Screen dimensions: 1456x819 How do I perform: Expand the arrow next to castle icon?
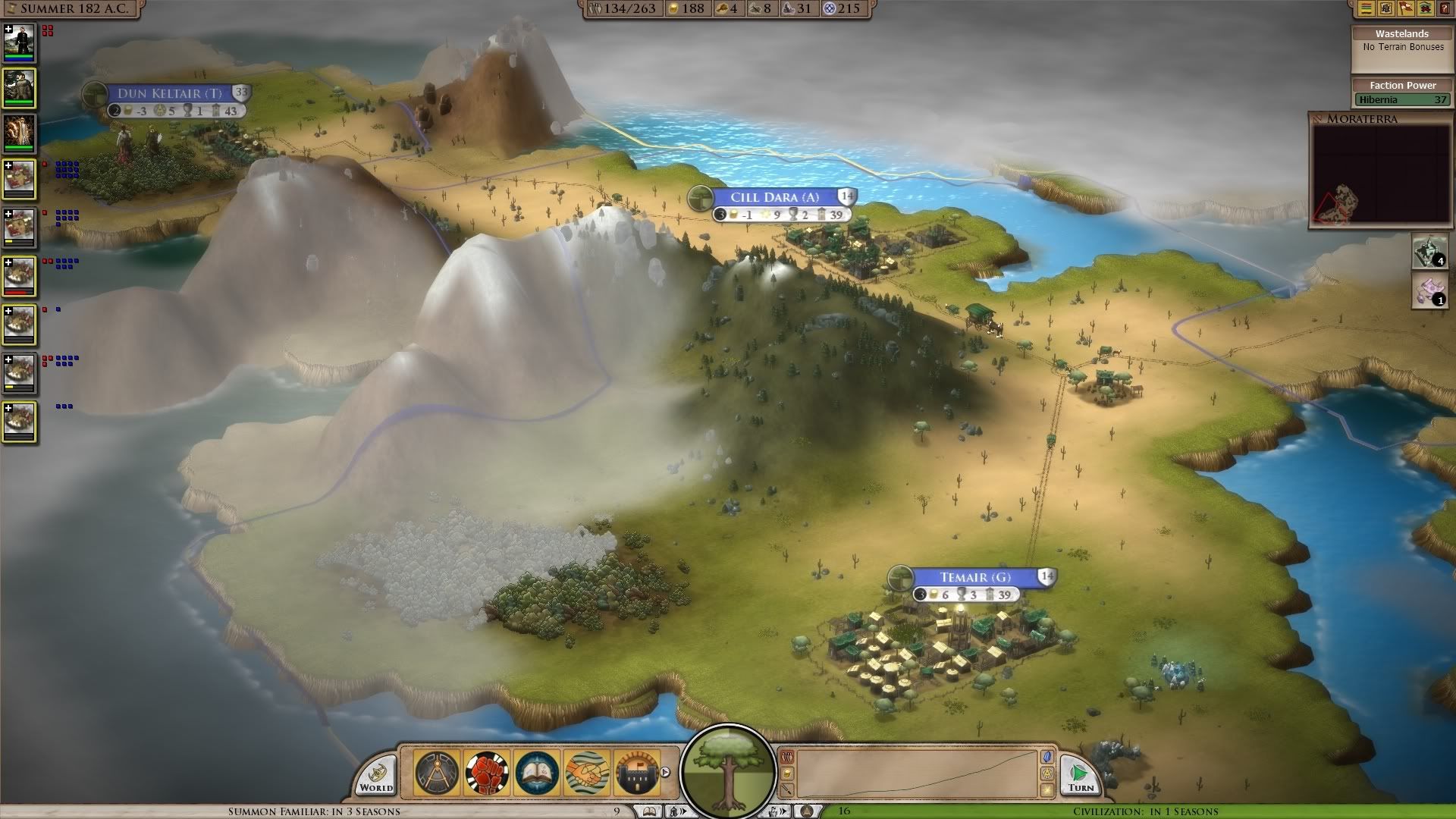click(x=666, y=773)
